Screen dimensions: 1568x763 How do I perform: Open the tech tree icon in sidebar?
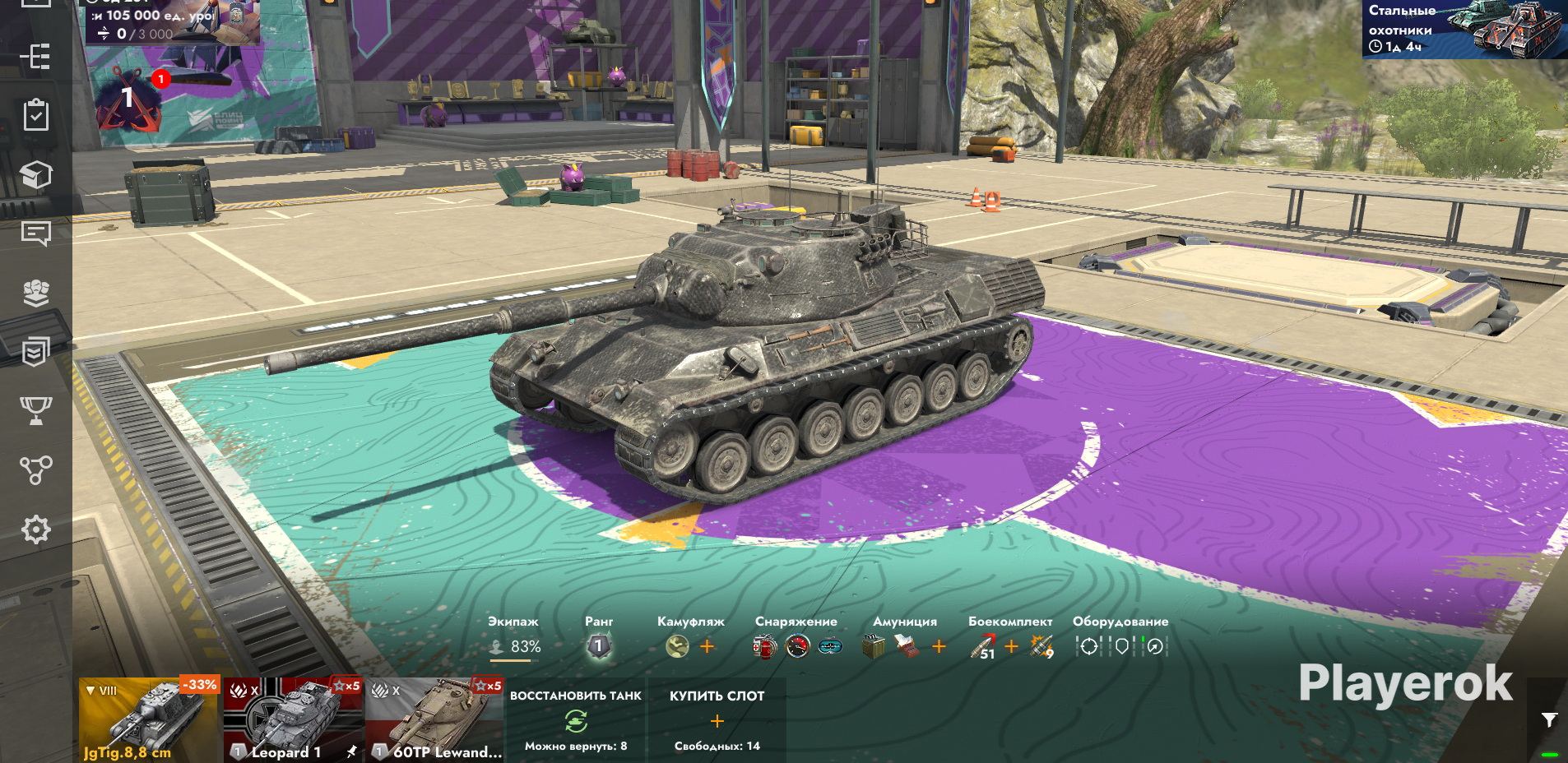35,469
